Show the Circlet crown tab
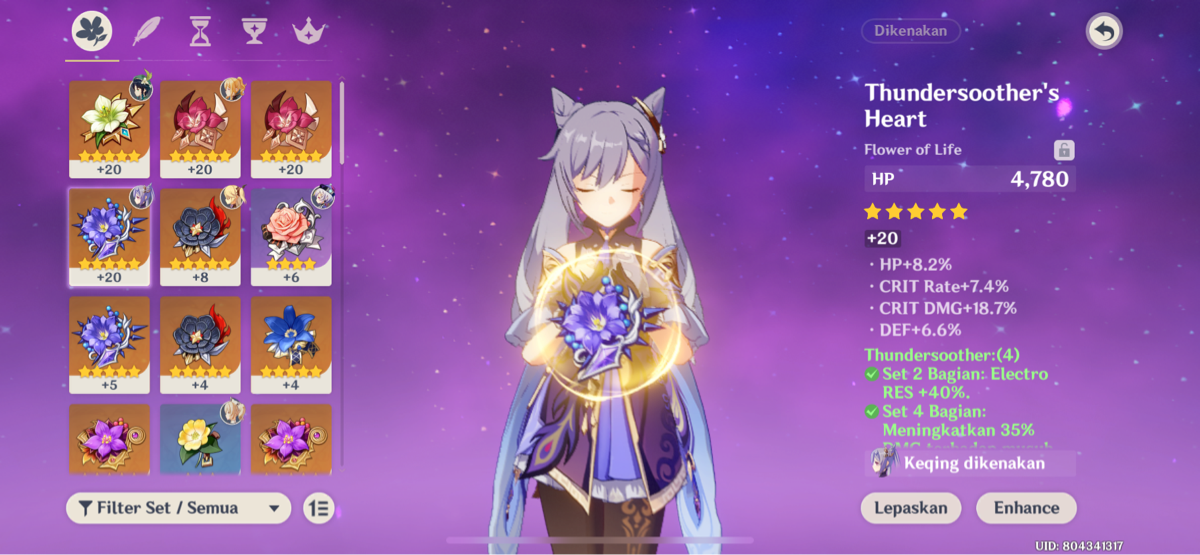Image resolution: width=1200 pixels, height=555 pixels. pos(309,32)
